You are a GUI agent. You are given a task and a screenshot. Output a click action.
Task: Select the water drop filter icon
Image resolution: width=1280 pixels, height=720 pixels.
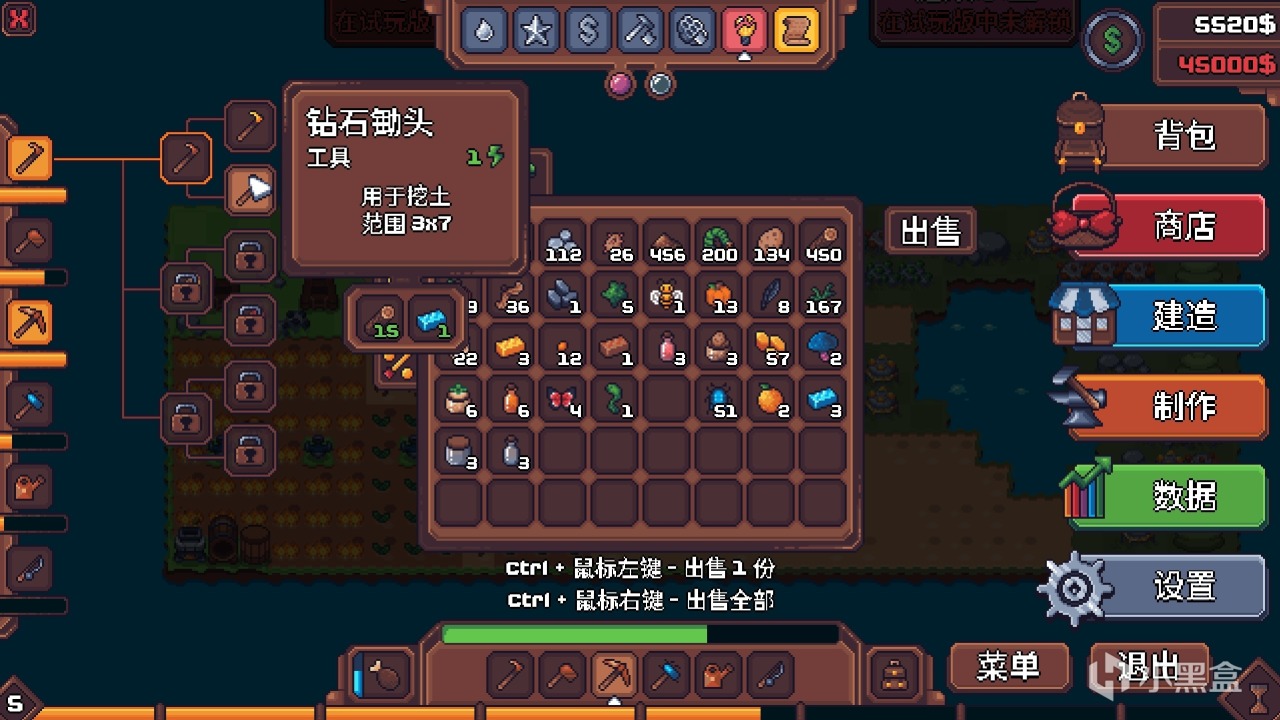tap(486, 29)
